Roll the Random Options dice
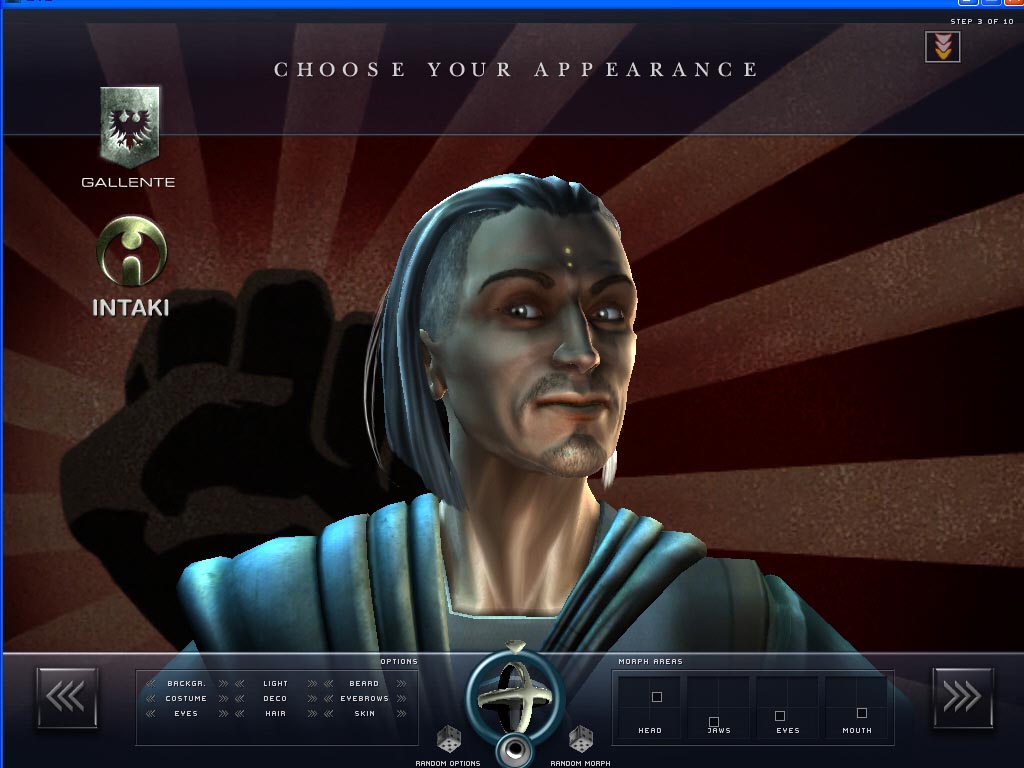Image resolution: width=1024 pixels, height=768 pixels. [449, 741]
